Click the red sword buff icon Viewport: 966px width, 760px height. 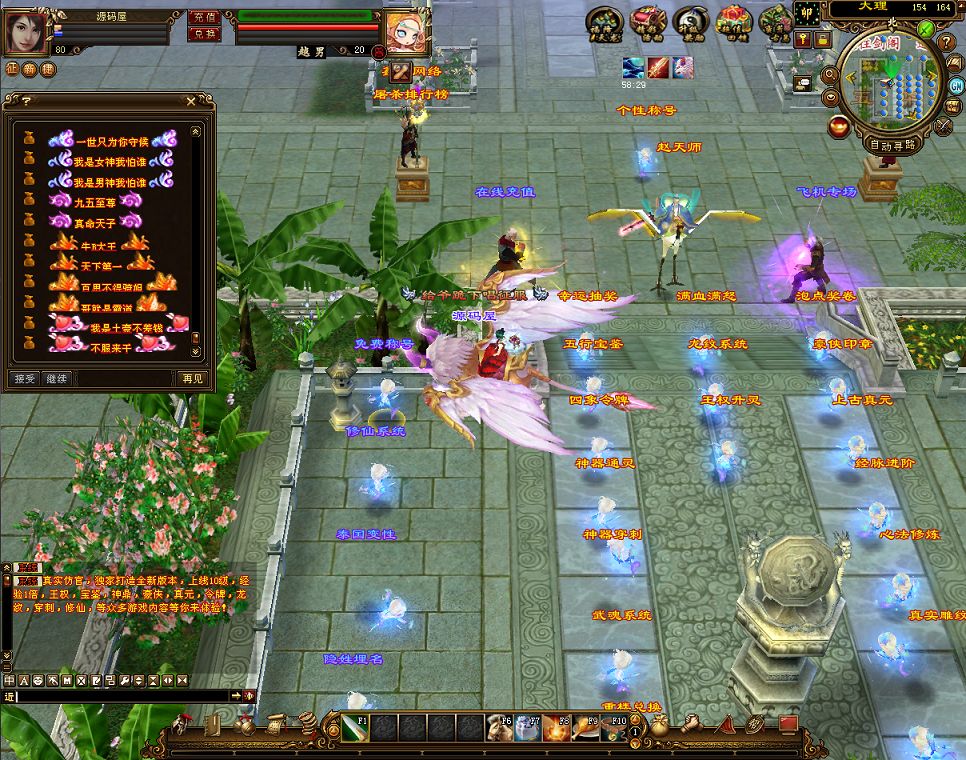point(657,68)
